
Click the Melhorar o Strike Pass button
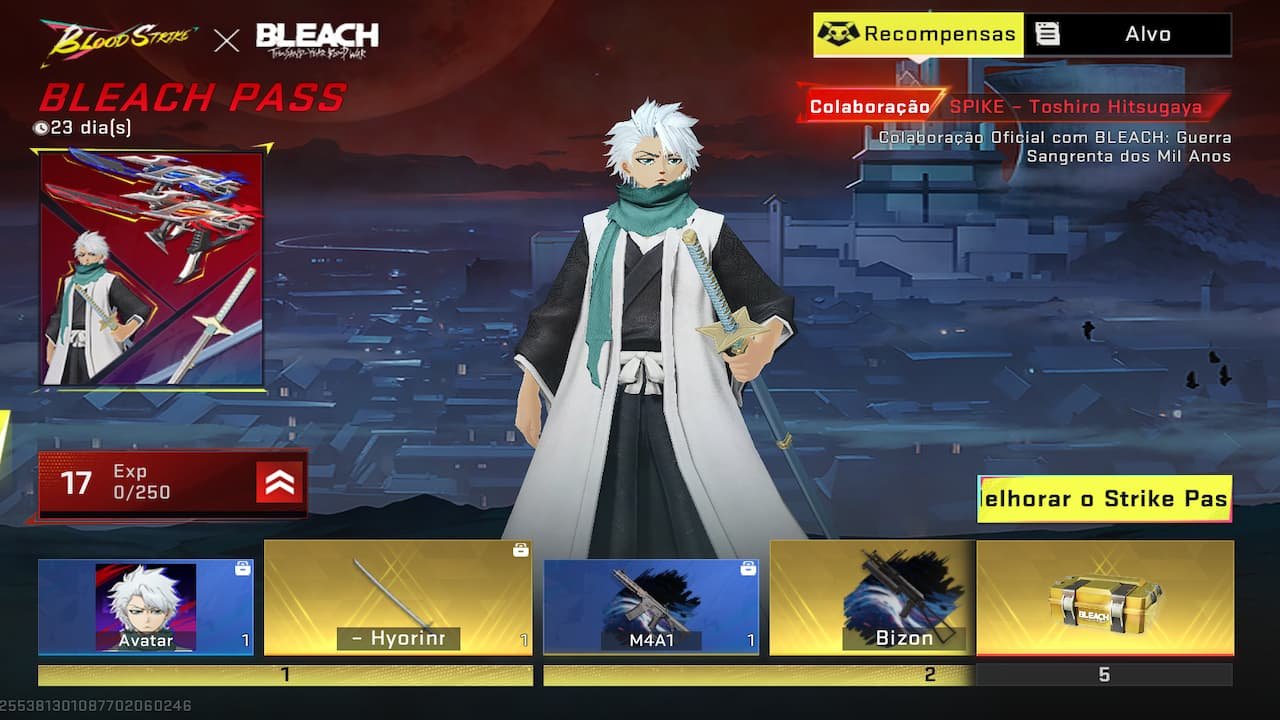pyautogui.click(x=1104, y=499)
